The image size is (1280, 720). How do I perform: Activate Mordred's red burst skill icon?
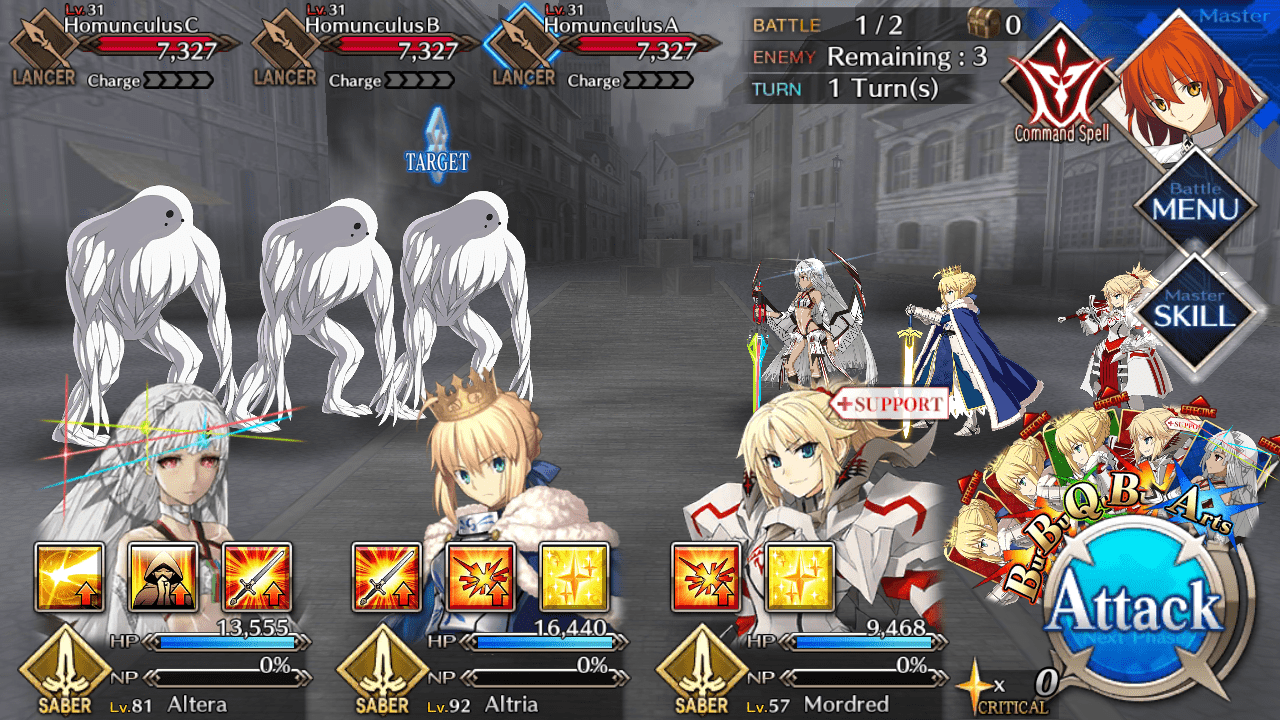pyautogui.click(x=706, y=577)
